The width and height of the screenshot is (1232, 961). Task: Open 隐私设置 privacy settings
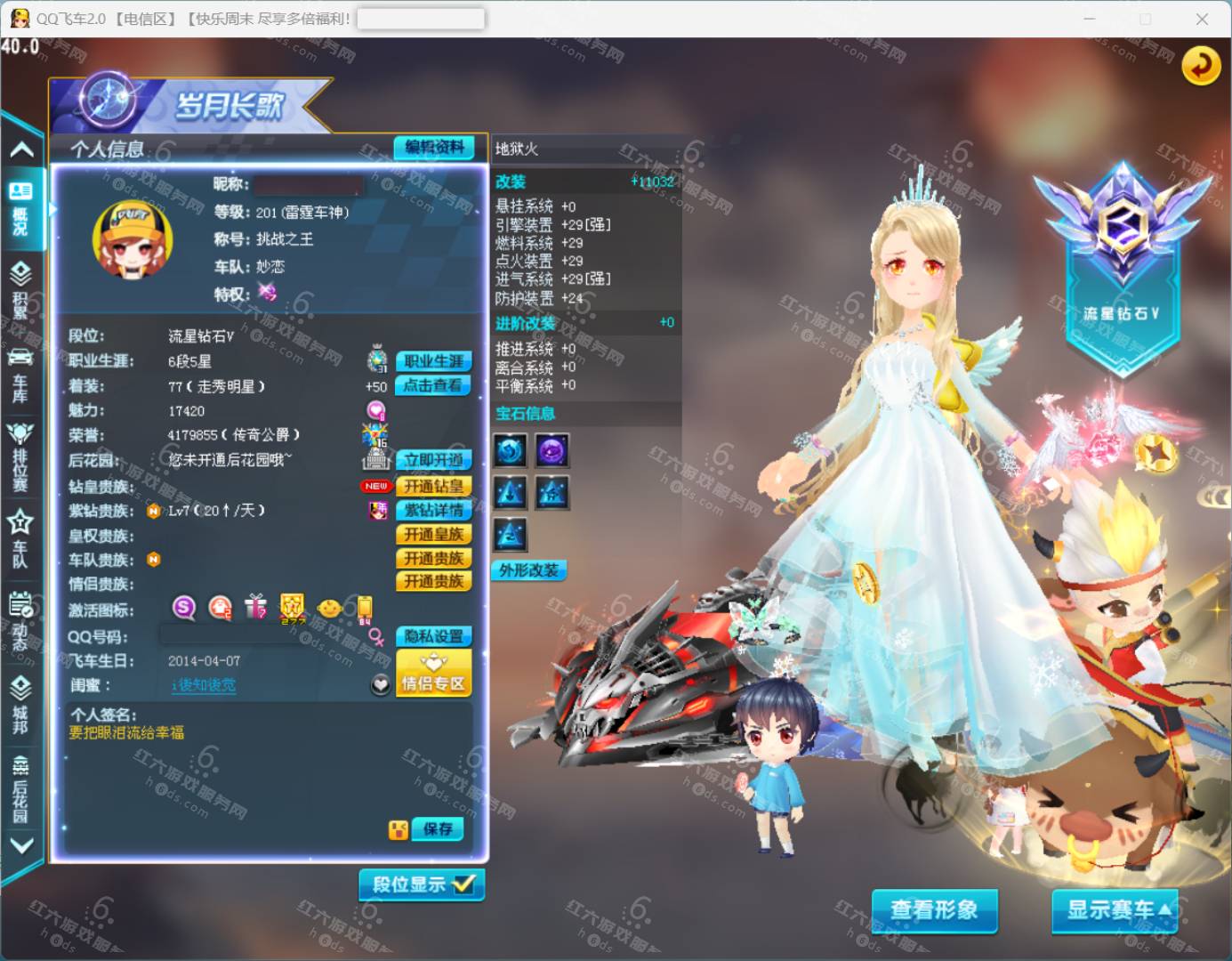tap(433, 636)
